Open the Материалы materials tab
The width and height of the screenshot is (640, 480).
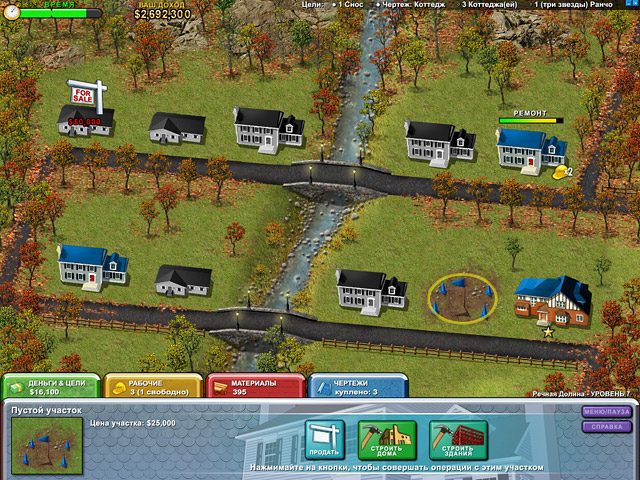(x=254, y=387)
